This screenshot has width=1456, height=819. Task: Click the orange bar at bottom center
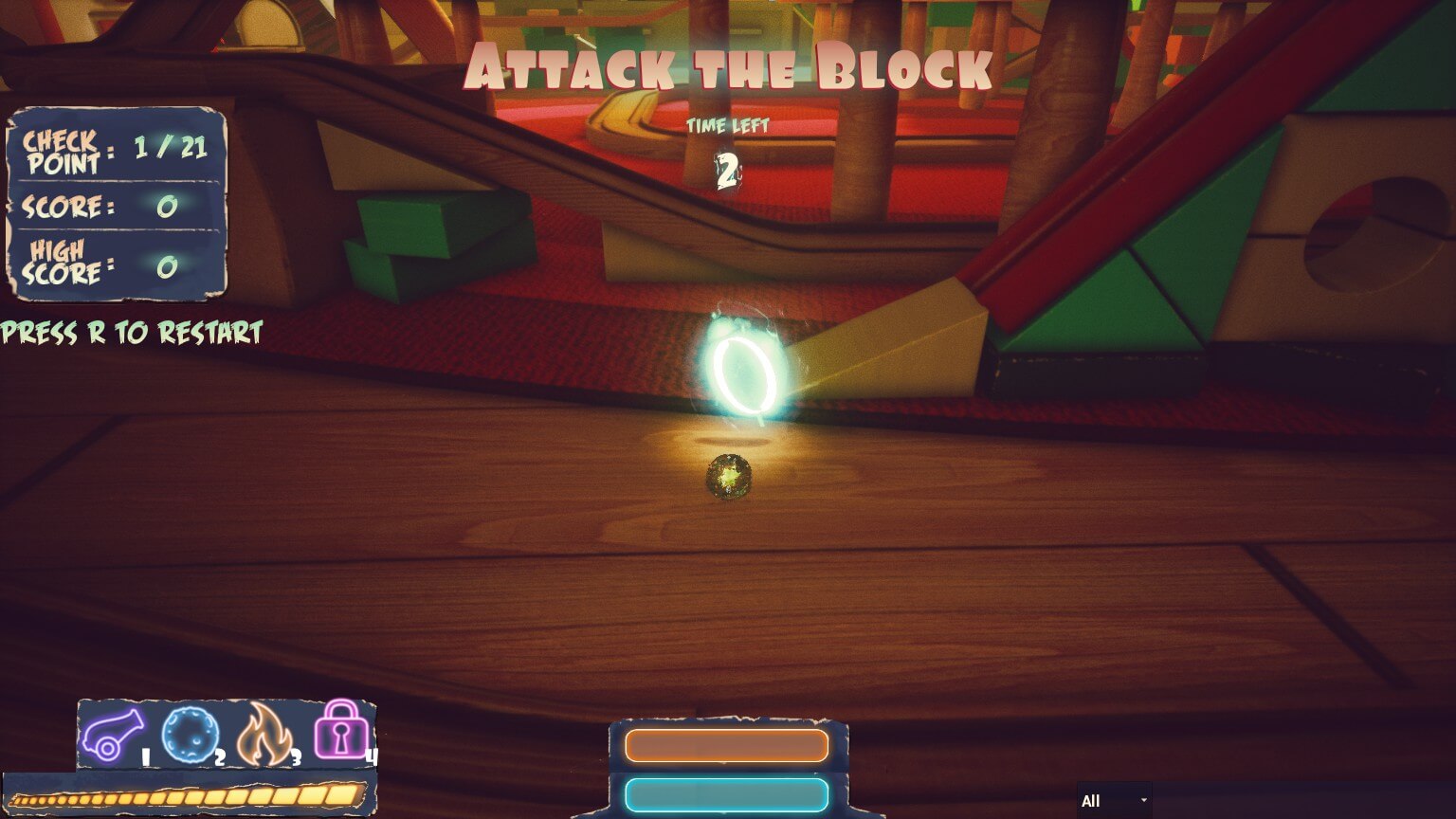click(x=727, y=746)
